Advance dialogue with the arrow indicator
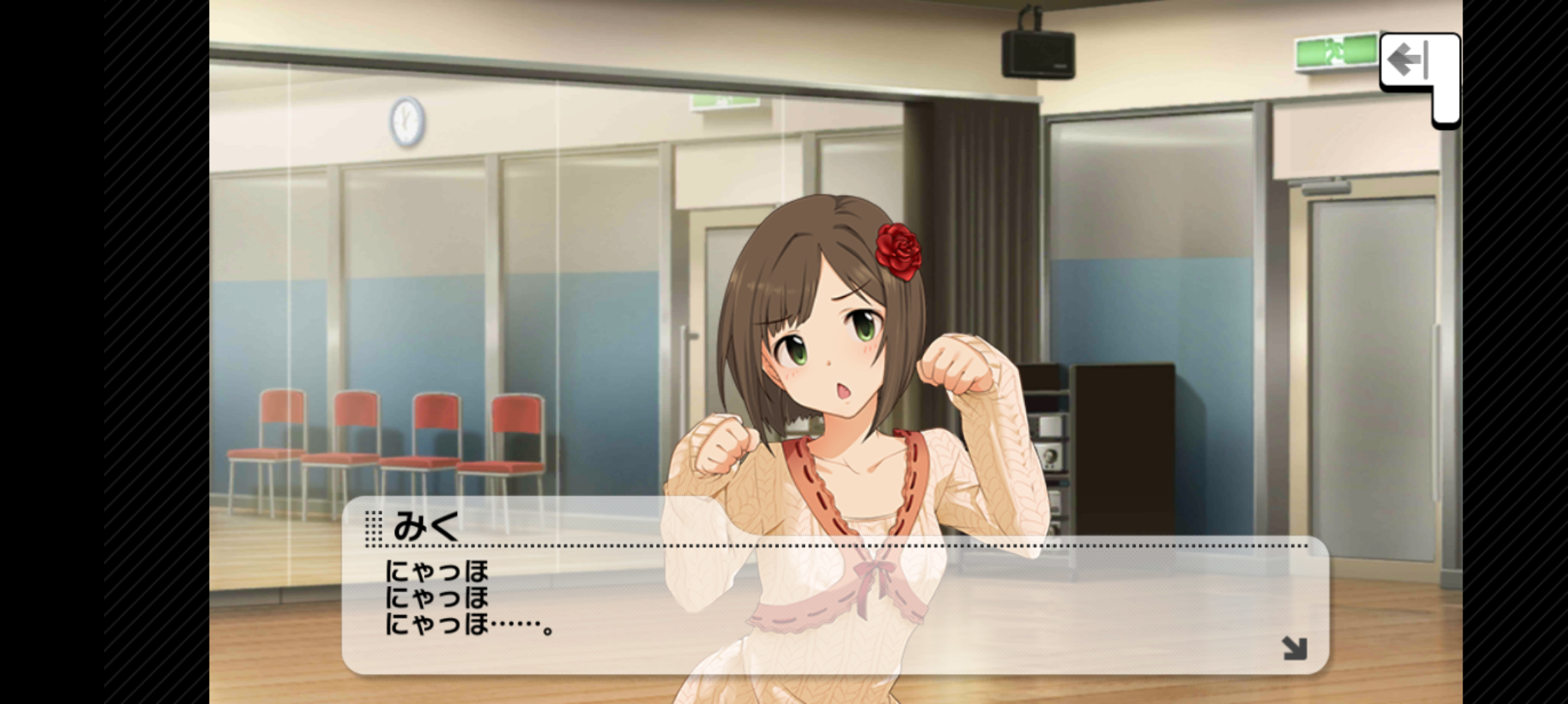 [x=1294, y=647]
